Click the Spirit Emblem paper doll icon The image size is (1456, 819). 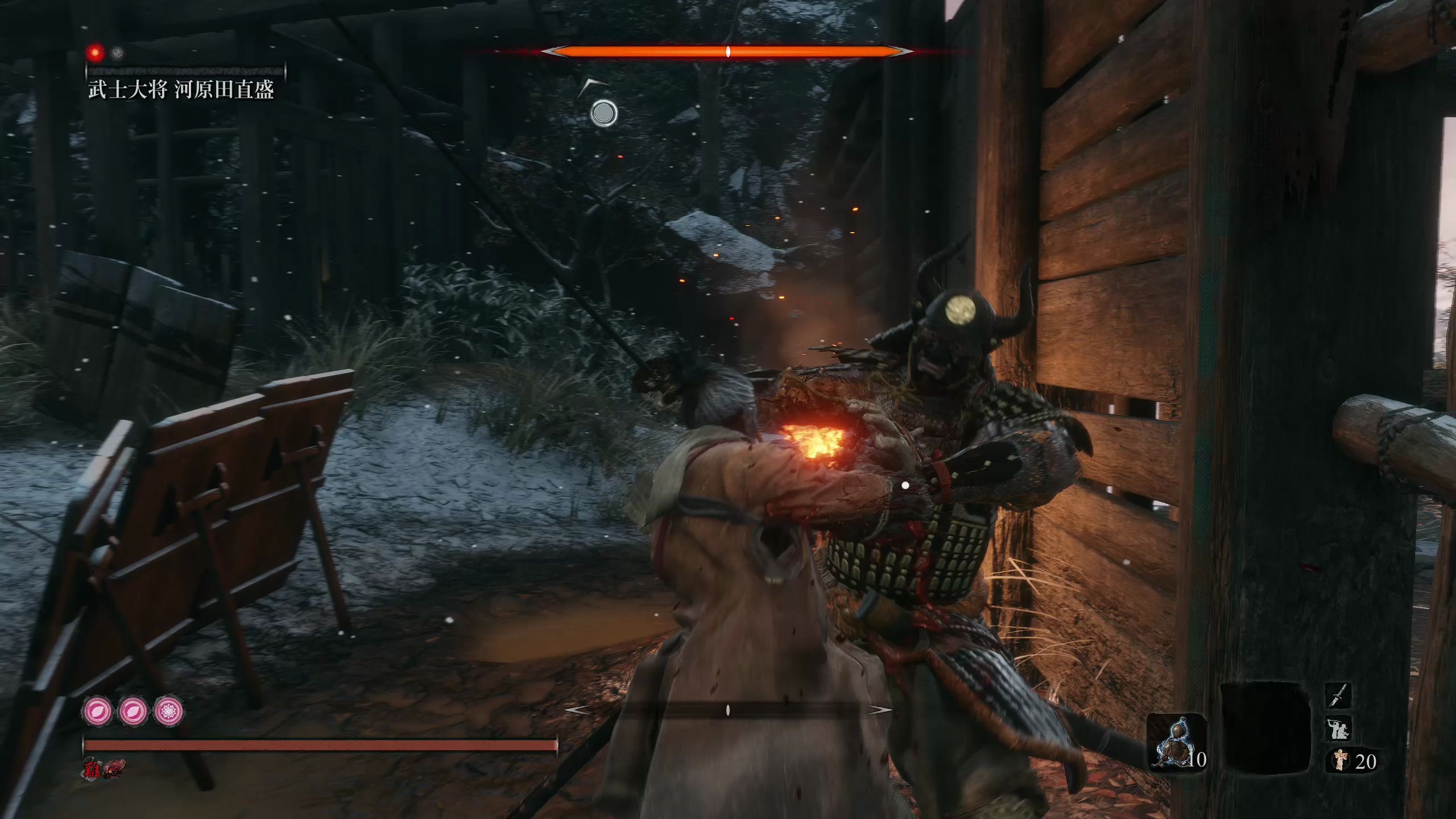tap(1341, 760)
